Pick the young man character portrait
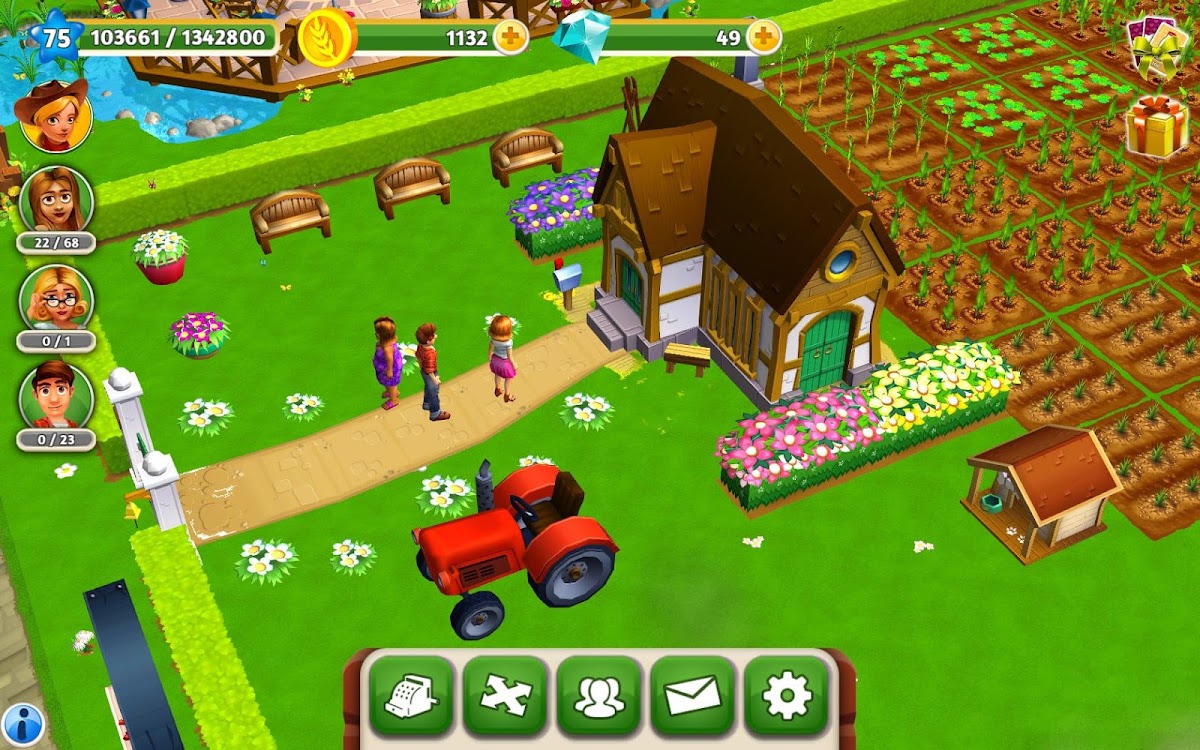 point(55,395)
